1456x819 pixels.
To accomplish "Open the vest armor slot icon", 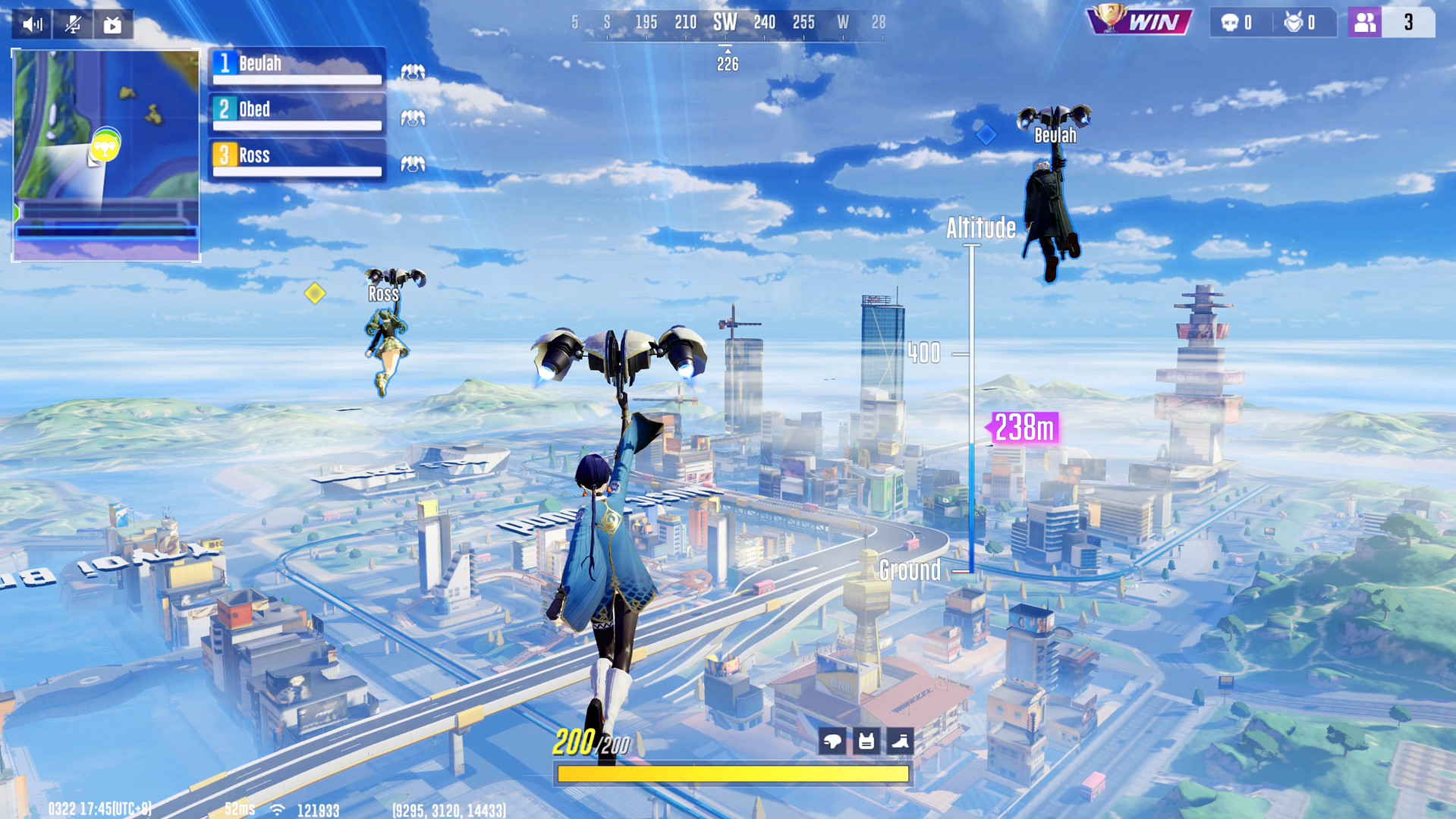I will [x=866, y=742].
